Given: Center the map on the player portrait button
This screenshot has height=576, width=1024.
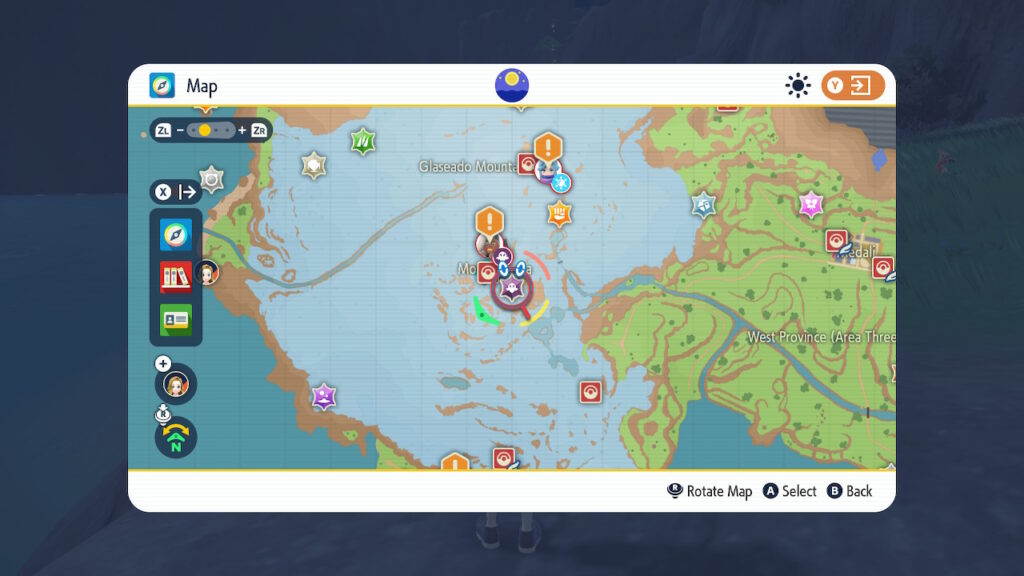Looking at the screenshot, I should tap(176, 384).
